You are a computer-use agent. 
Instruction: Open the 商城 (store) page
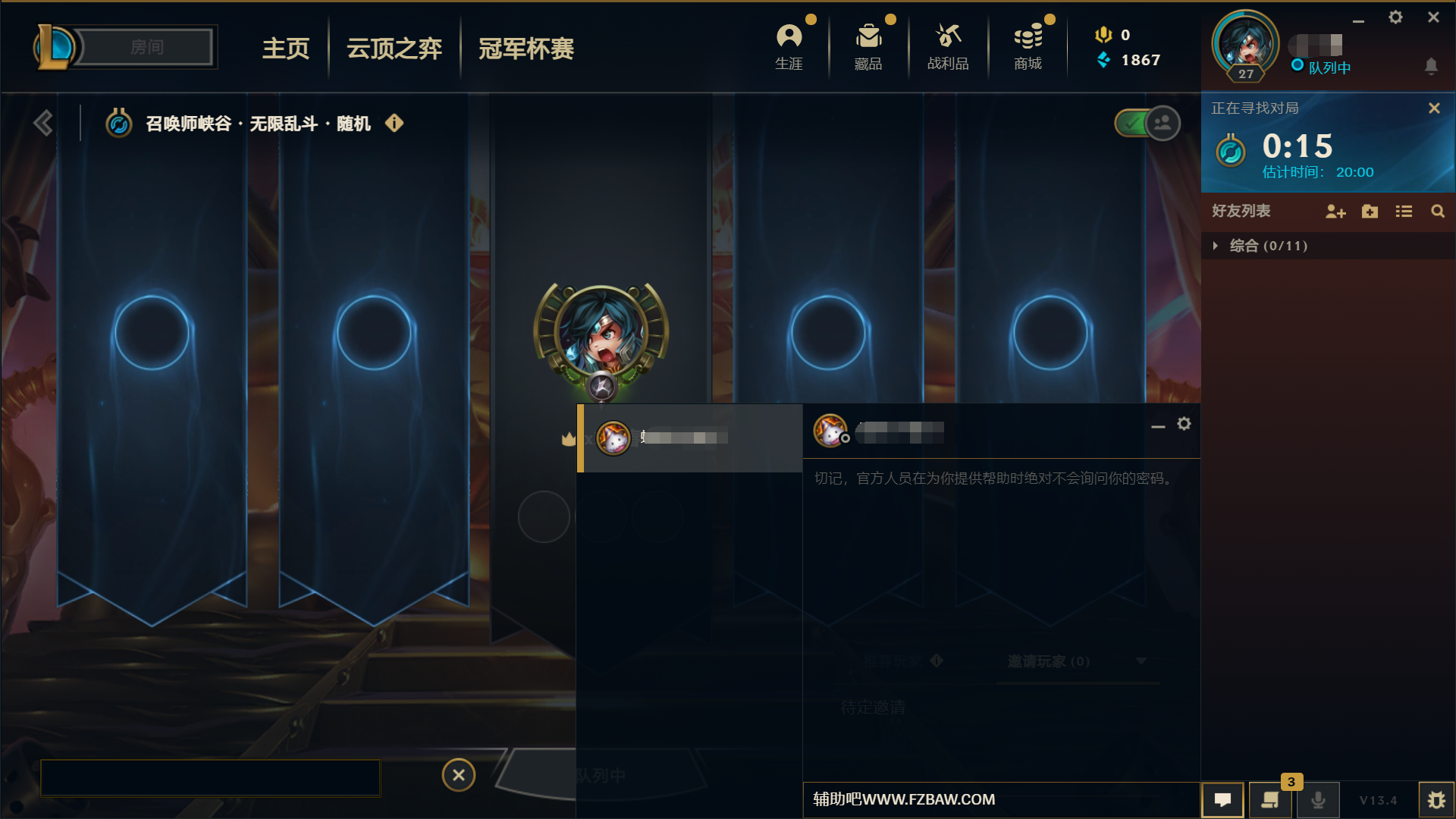point(1028,45)
